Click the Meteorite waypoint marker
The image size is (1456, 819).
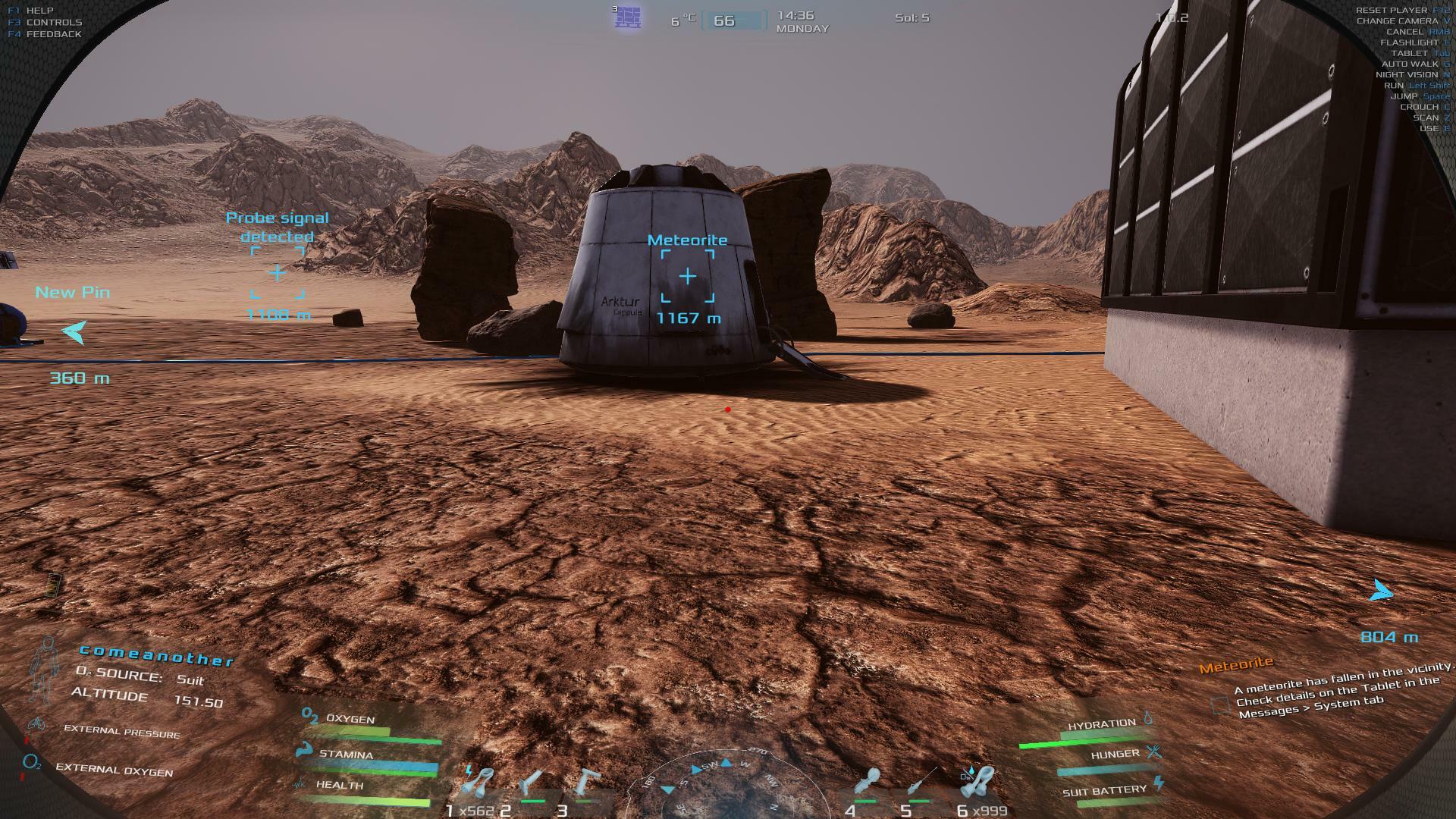pyautogui.click(x=687, y=277)
